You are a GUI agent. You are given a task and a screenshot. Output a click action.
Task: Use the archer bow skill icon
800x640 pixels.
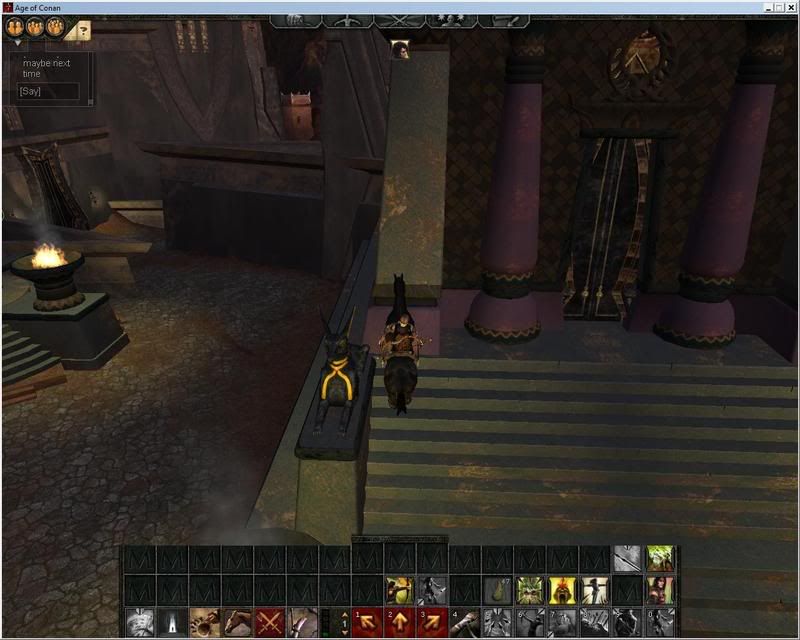pos(400,590)
